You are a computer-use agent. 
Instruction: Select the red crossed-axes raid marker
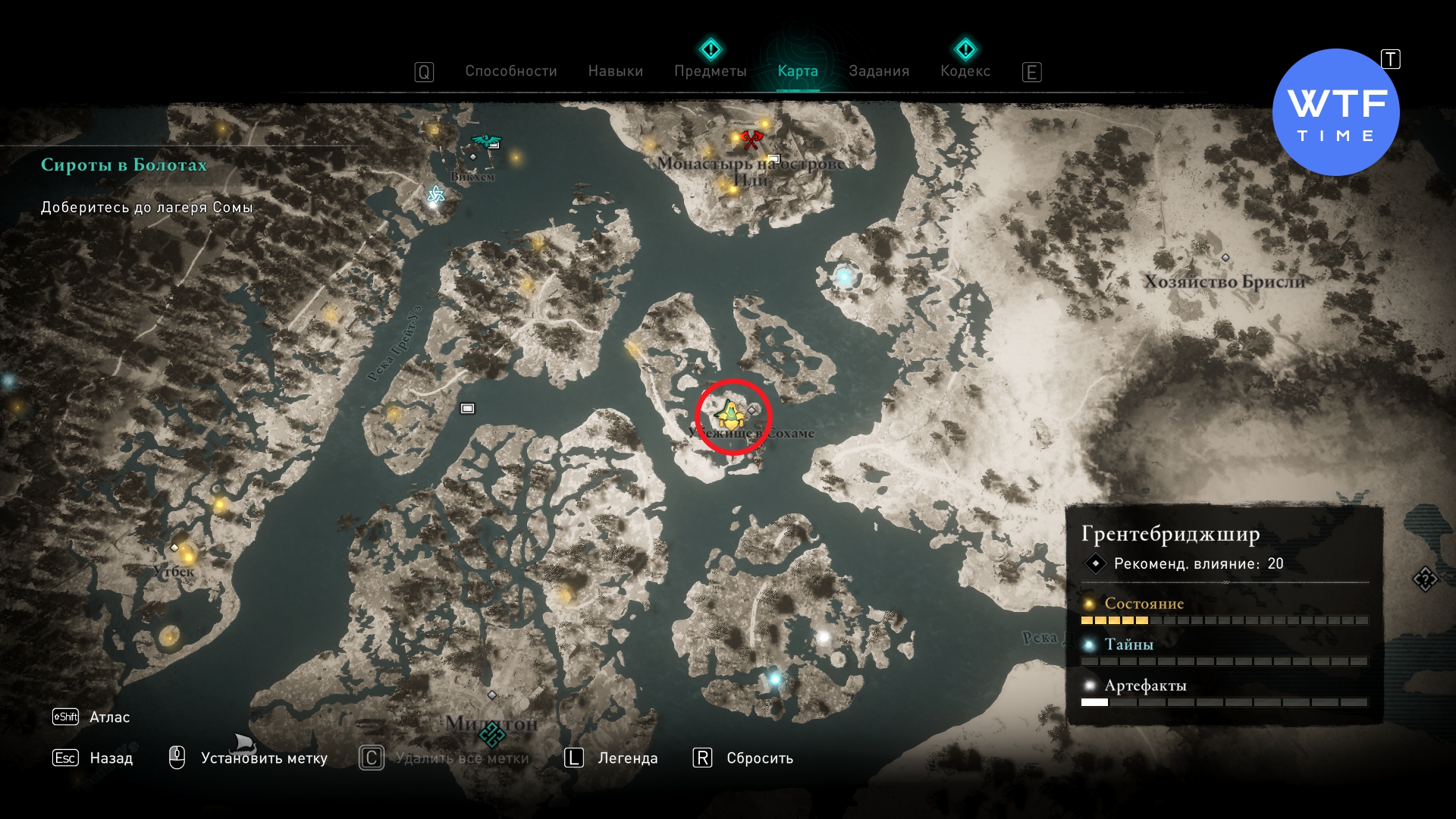[751, 140]
